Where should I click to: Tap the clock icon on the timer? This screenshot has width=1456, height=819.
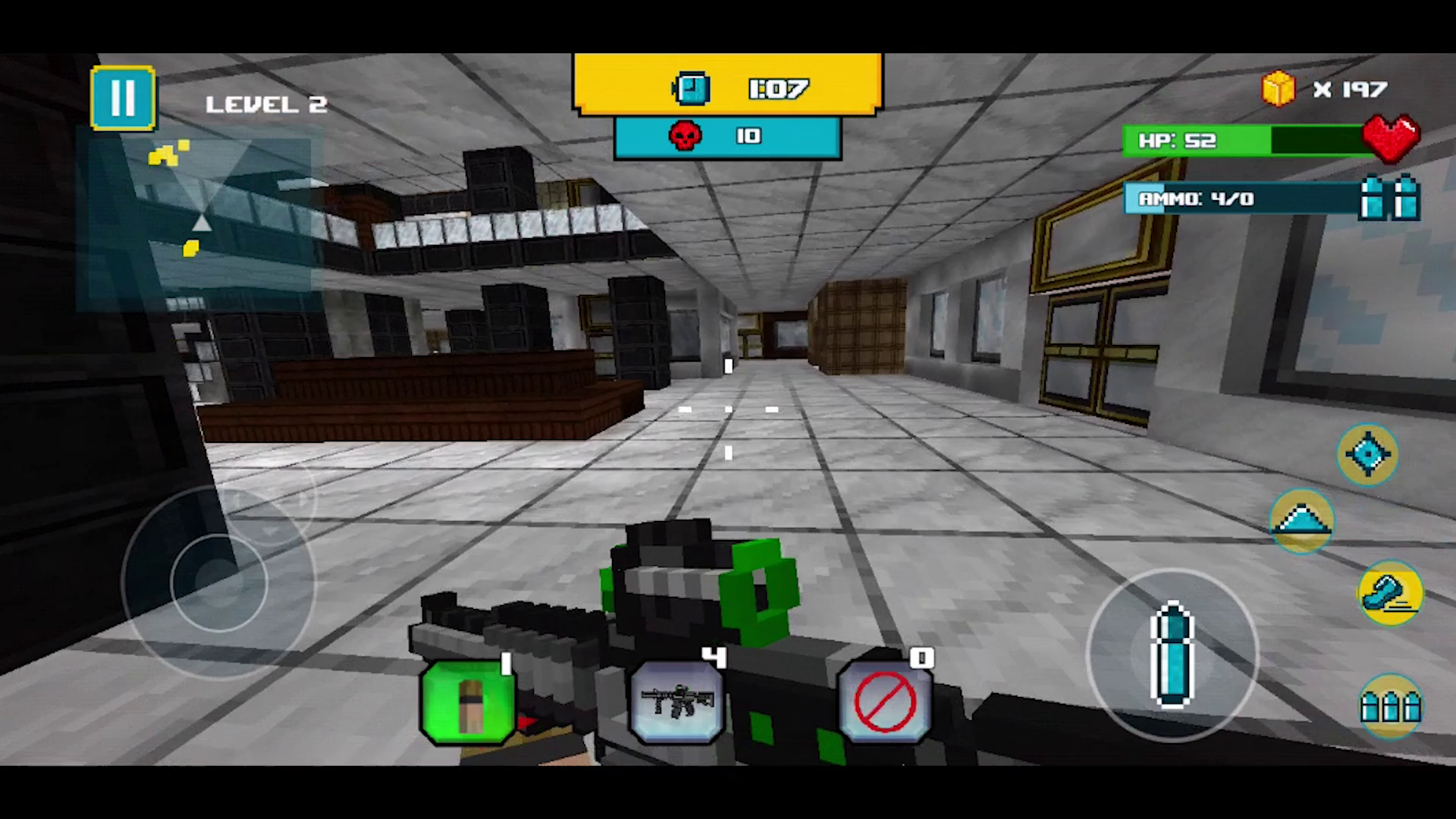click(x=691, y=88)
